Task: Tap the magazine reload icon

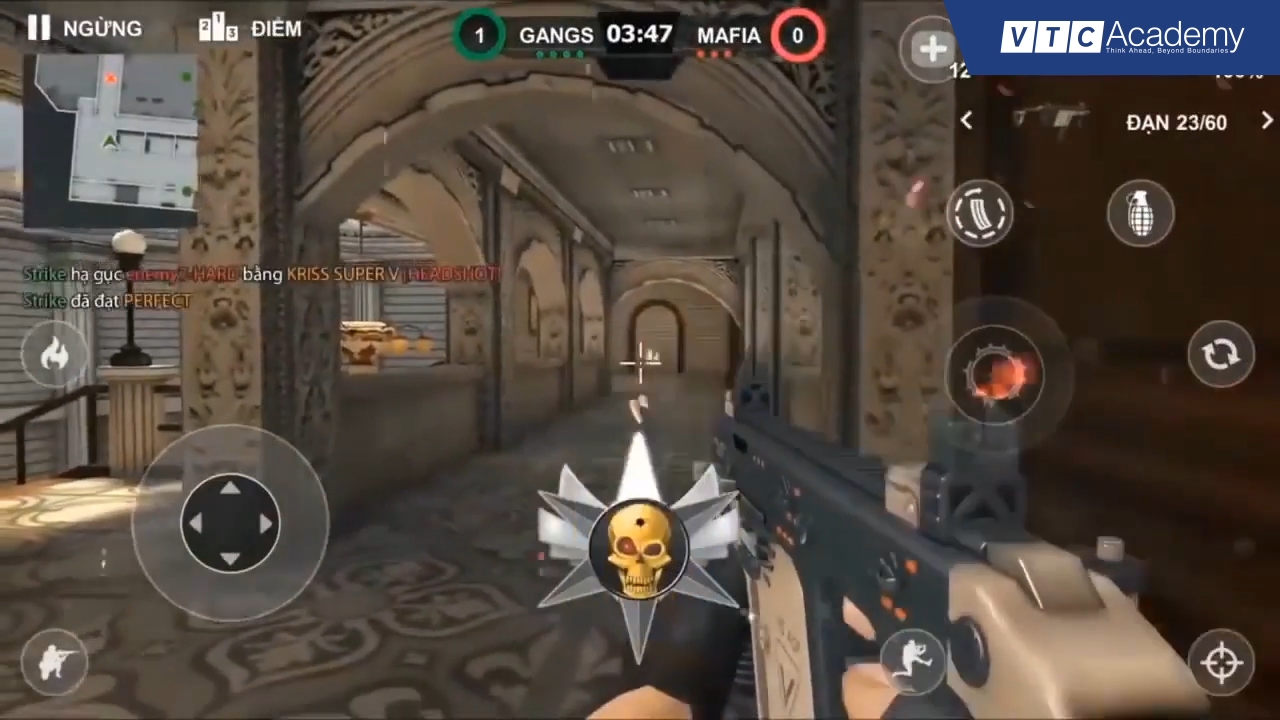Action: [980, 212]
